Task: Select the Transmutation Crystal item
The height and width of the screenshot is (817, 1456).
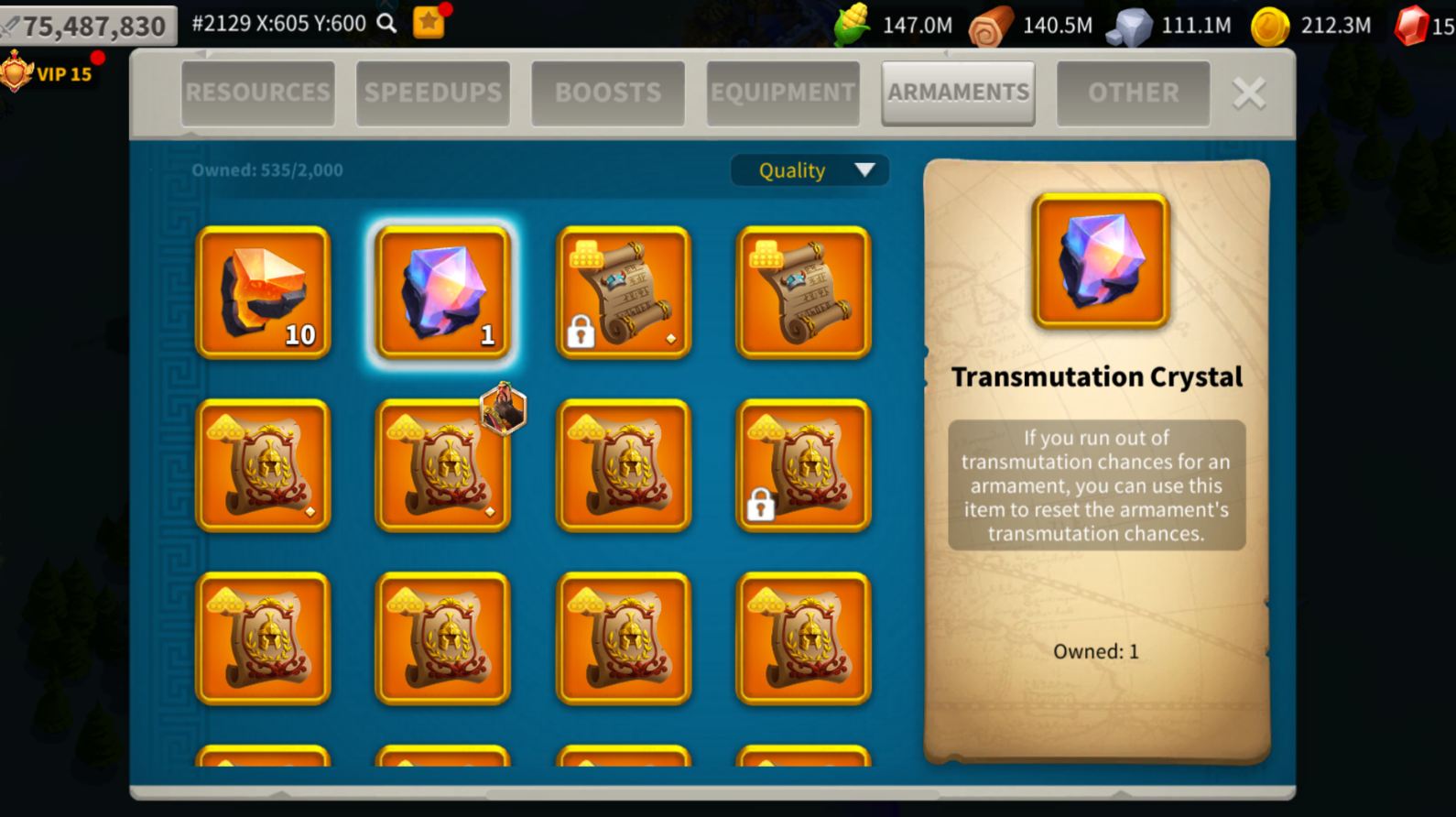Action: pos(443,291)
